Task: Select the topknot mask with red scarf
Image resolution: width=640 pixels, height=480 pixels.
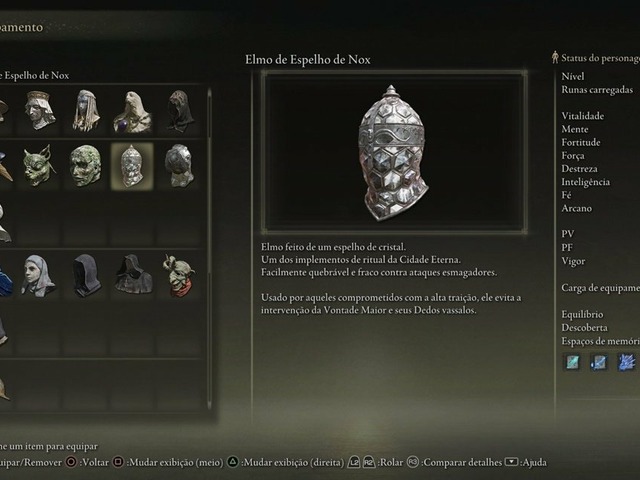Action: coord(178,275)
